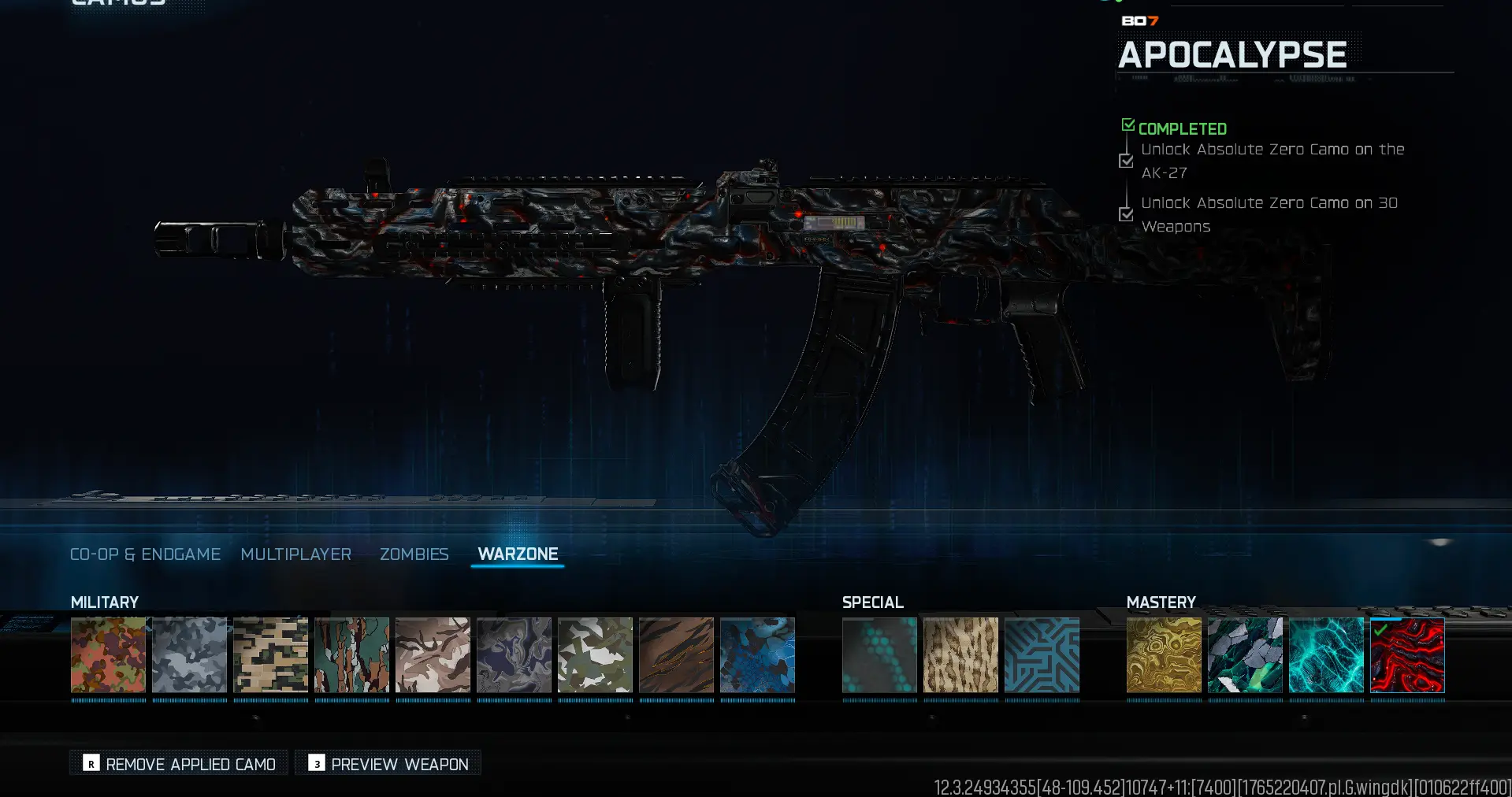Select the tan tiger-stripe Special camo
The width and height of the screenshot is (1512, 797).
tap(960, 656)
